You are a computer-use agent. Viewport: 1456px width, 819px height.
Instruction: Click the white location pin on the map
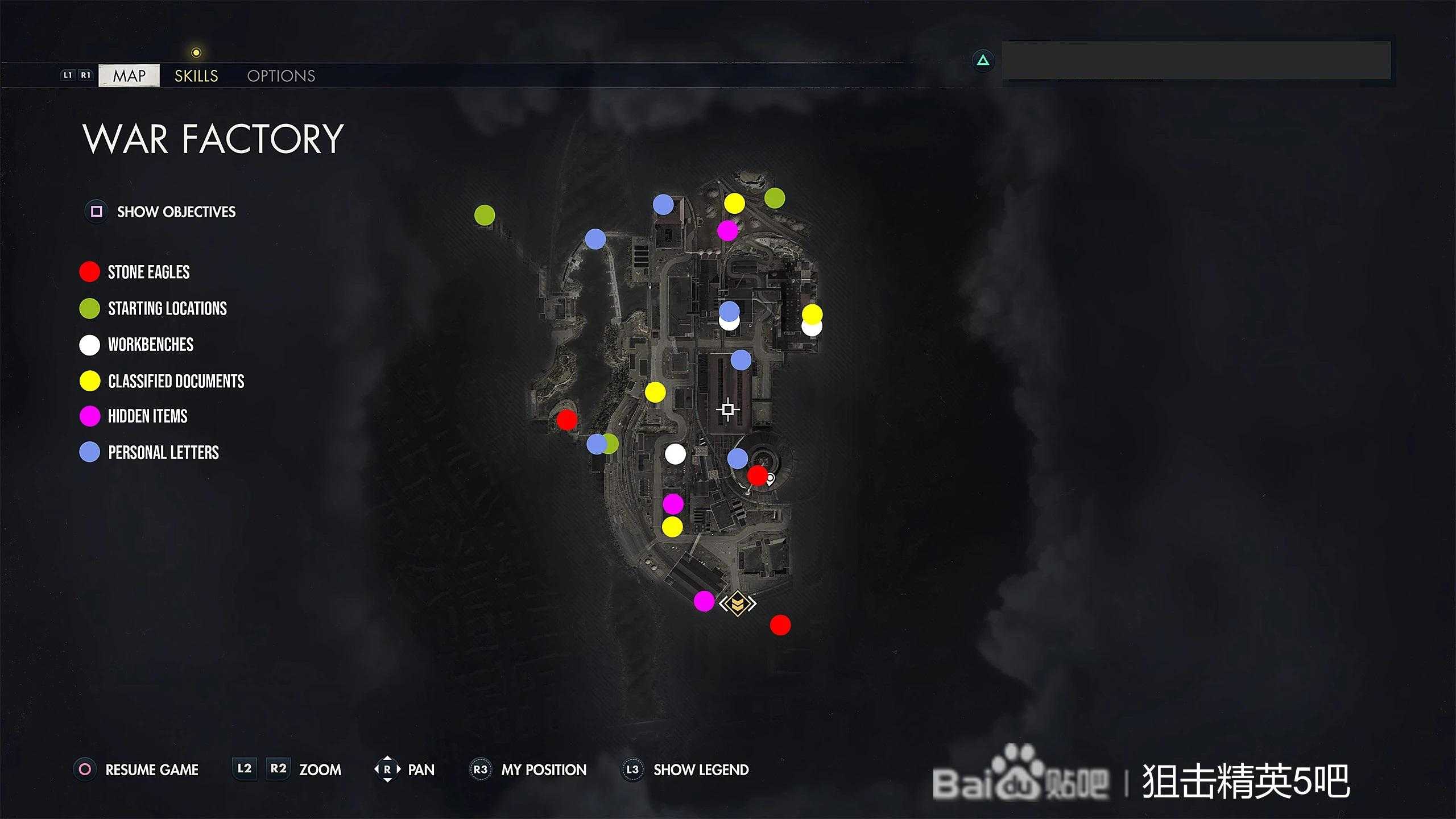click(x=771, y=479)
